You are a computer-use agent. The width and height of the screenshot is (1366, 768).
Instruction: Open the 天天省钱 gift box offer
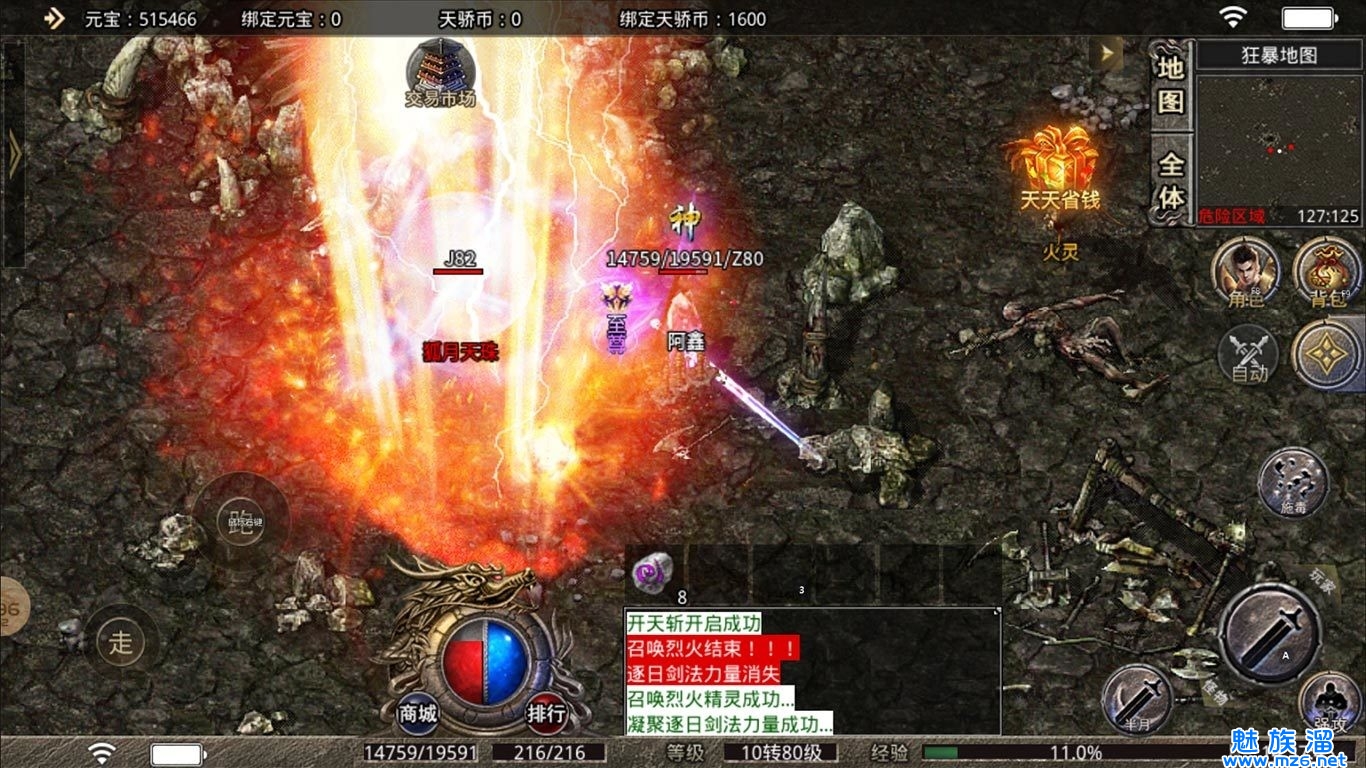tap(1057, 165)
